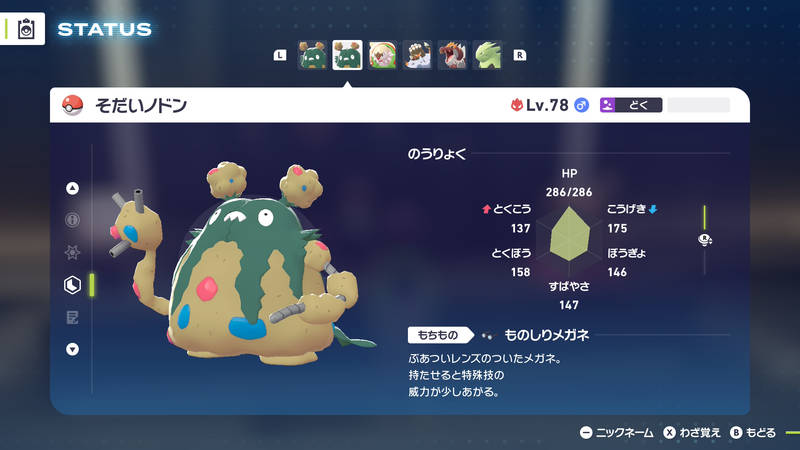This screenshot has width=800, height=450.
Task: Switch to the red roaring Pokémon icon
Action: [x=452, y=55]
